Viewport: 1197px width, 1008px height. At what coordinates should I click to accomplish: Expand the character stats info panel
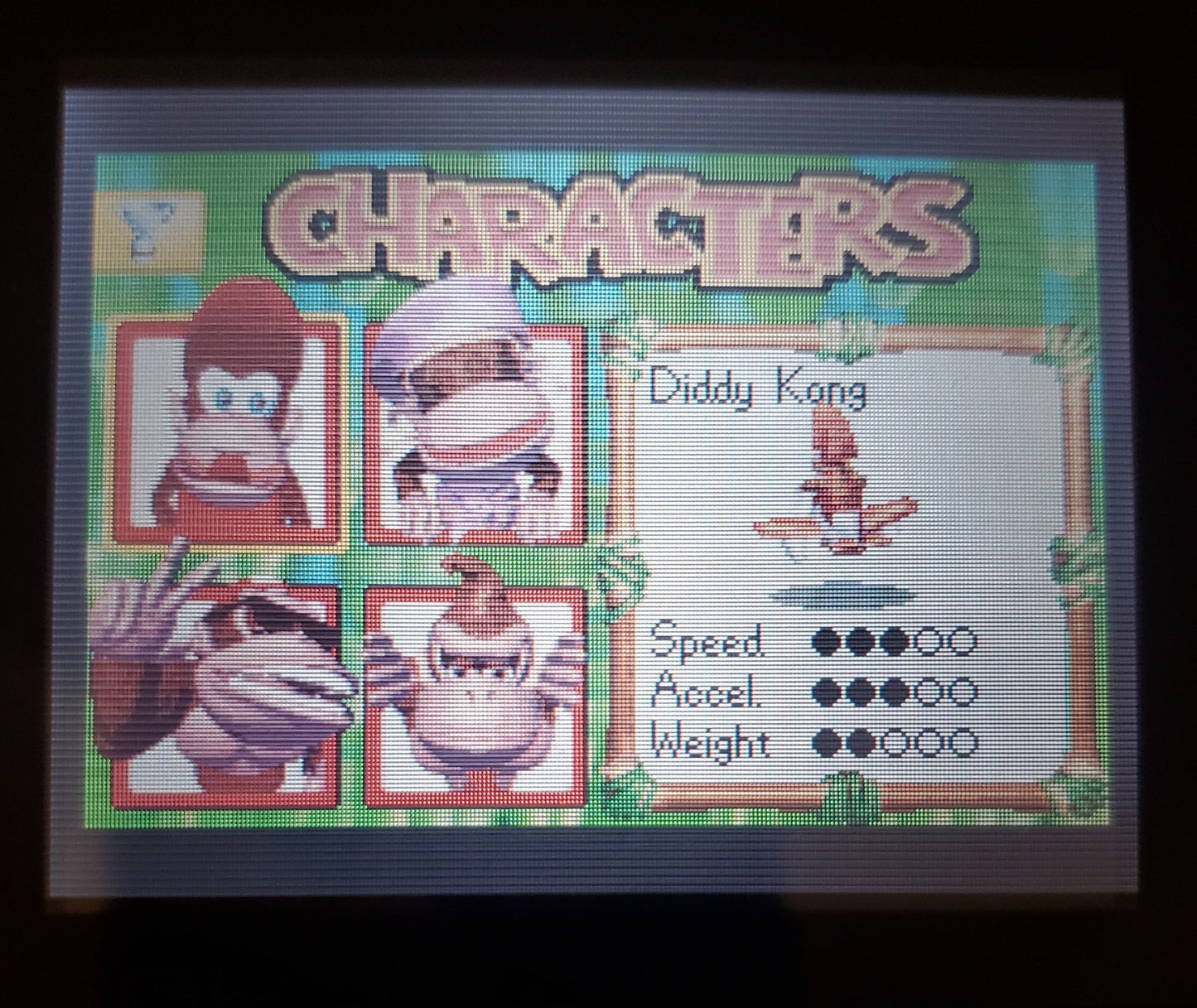point(853,563)
